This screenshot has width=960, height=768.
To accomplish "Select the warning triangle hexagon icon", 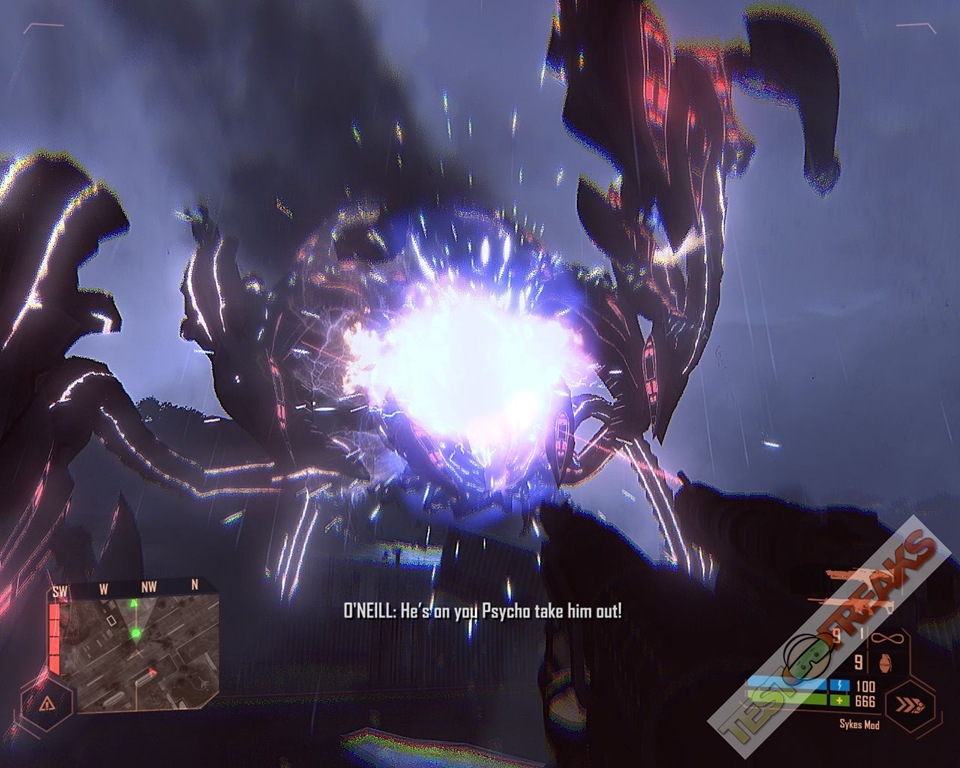I will [x=47, y=703].
